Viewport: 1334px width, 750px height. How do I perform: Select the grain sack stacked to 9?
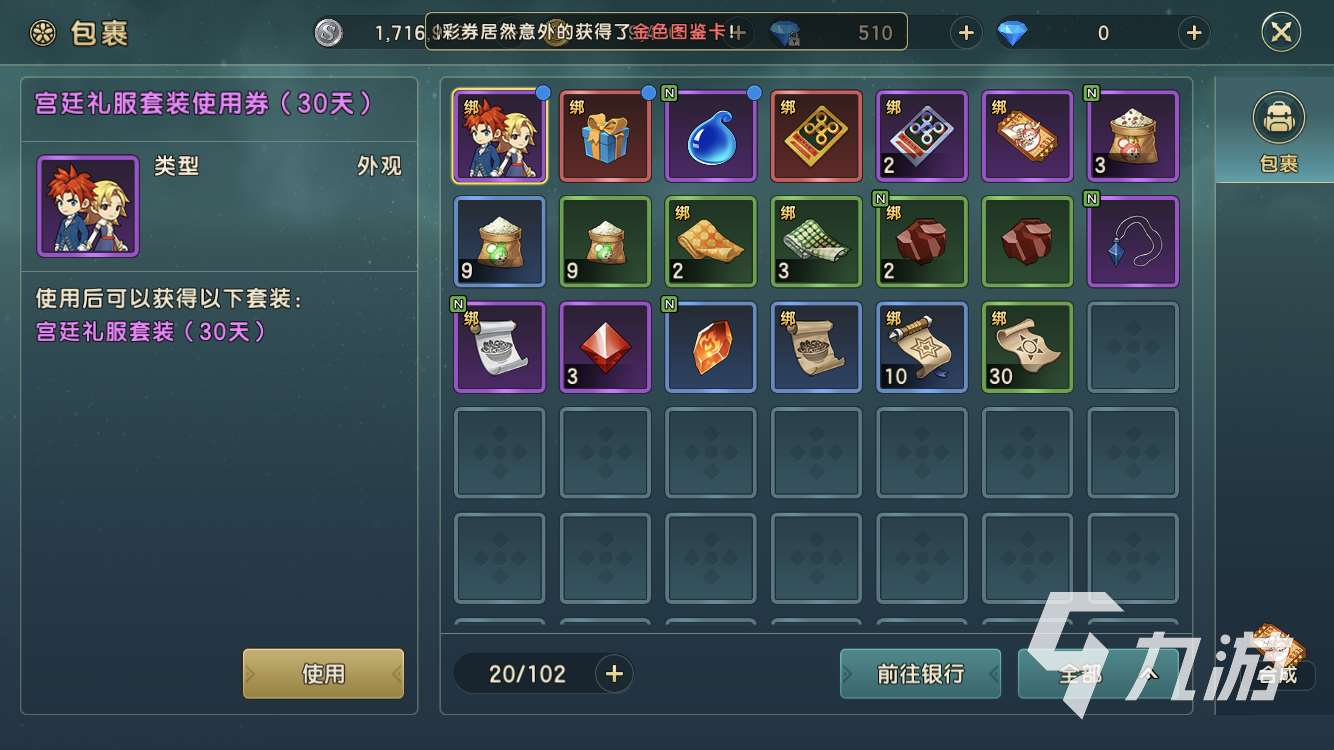[499, 242]
